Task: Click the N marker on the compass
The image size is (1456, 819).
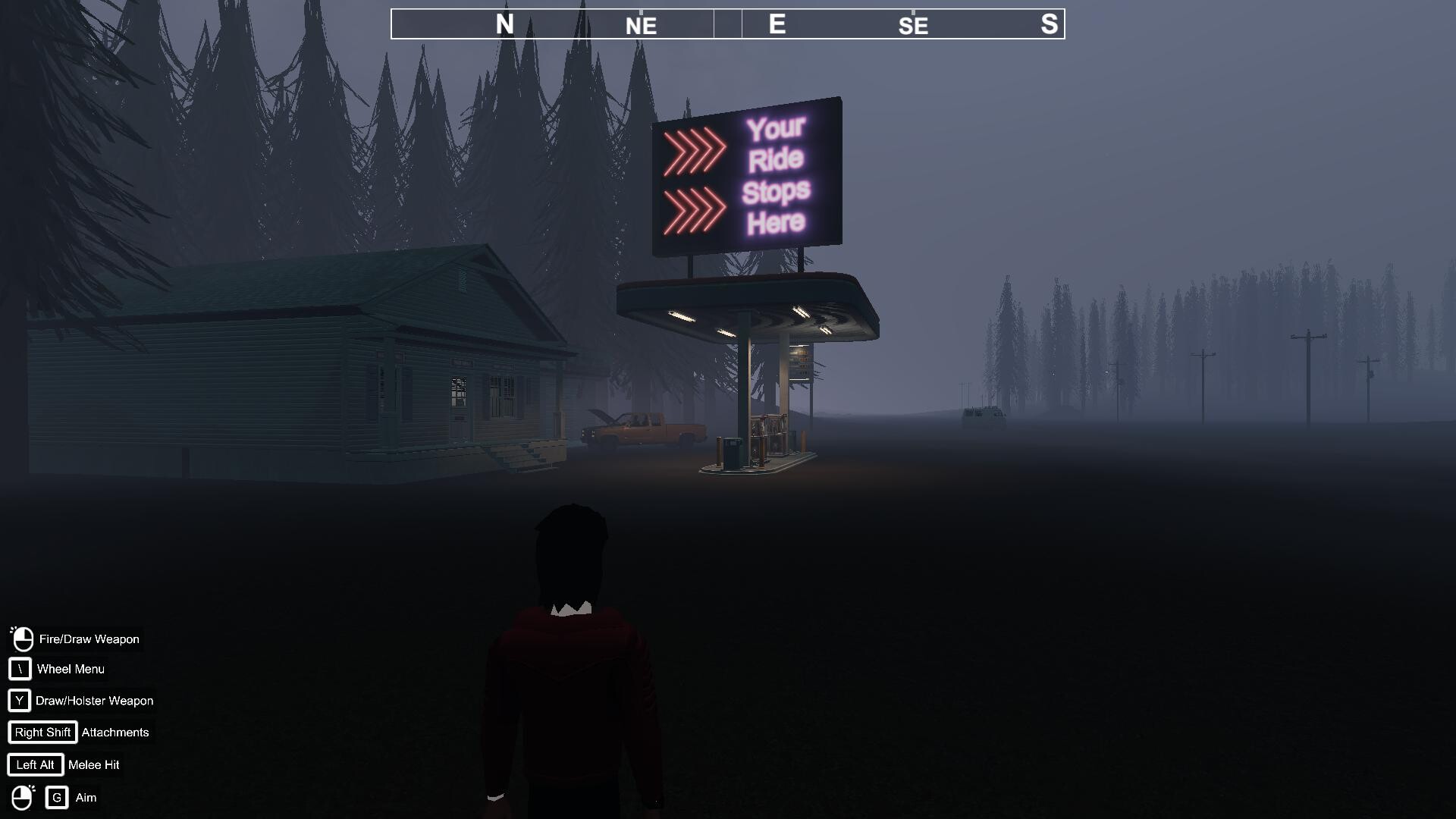Action: 503,24
